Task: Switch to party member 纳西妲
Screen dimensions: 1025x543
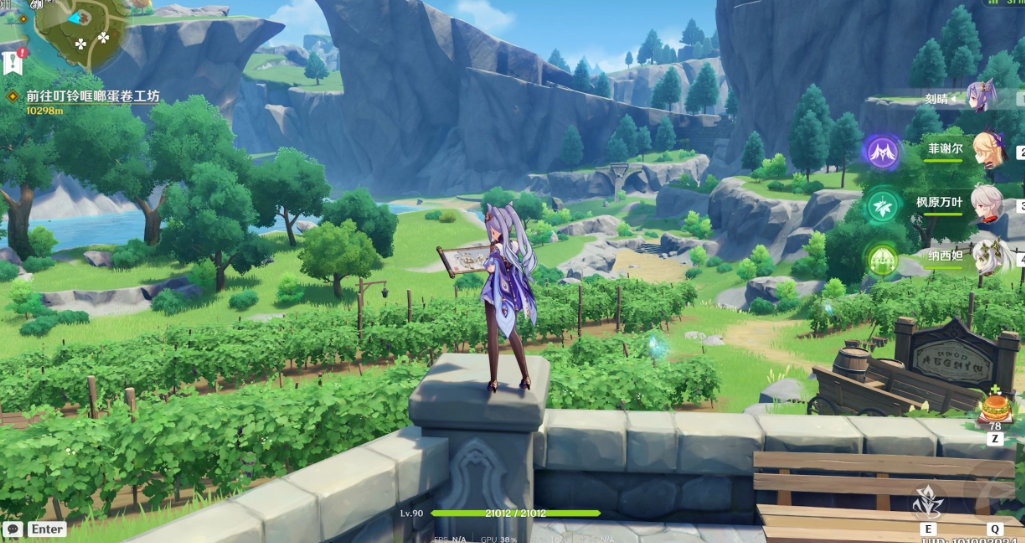Action: point(986,254)
